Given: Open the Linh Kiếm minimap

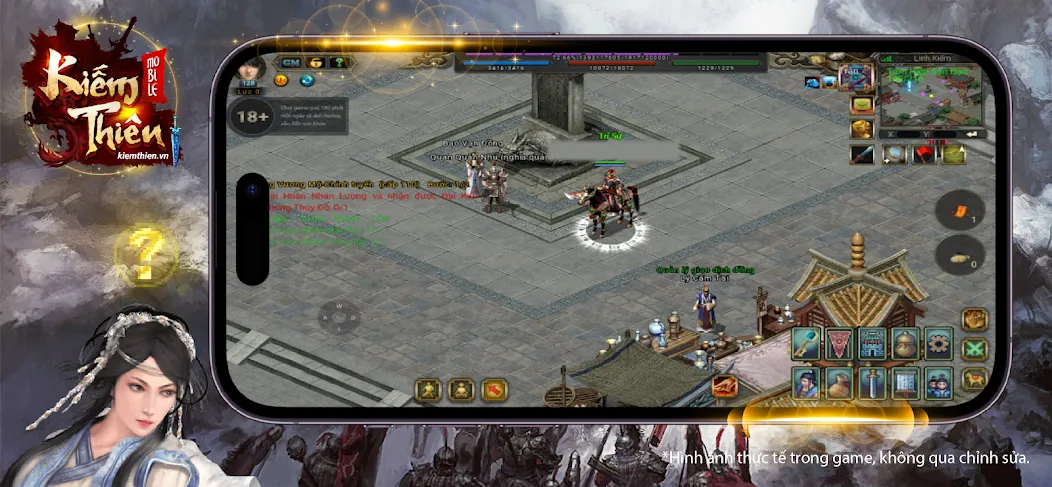Looking at the screenshot, I should 928,97.
